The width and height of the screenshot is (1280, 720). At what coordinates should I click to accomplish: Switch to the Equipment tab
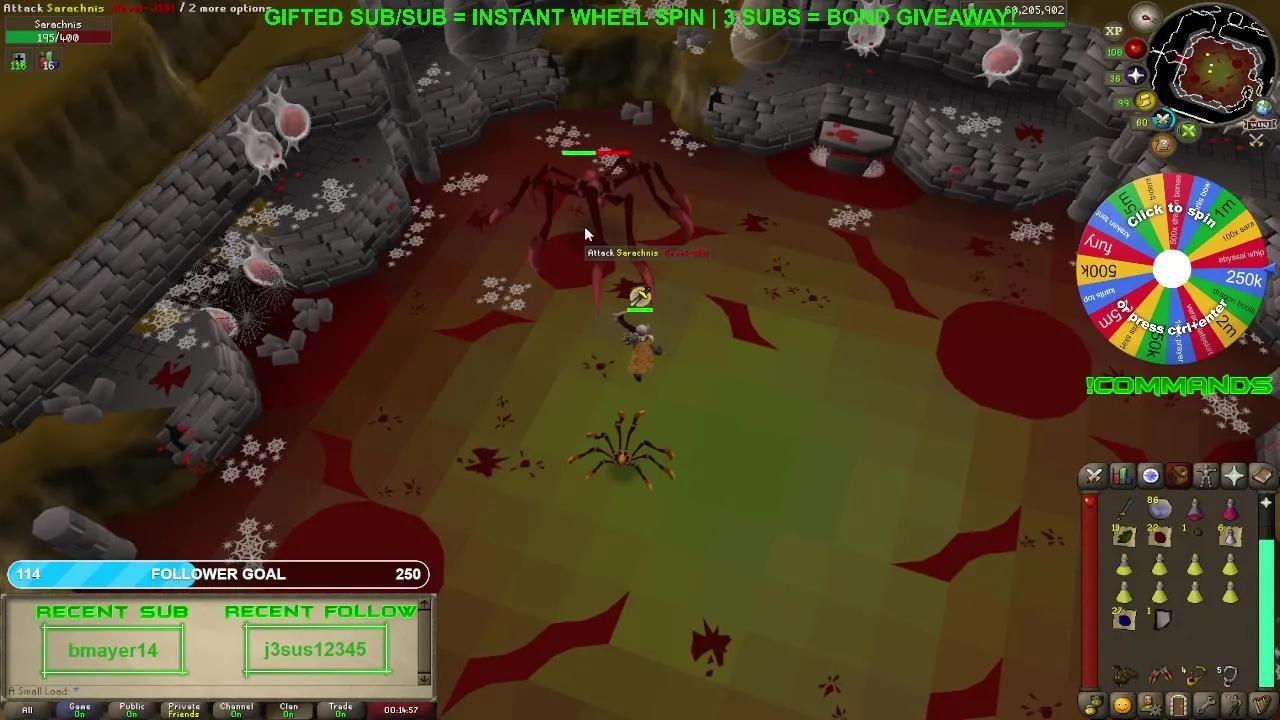point(1205,475)
